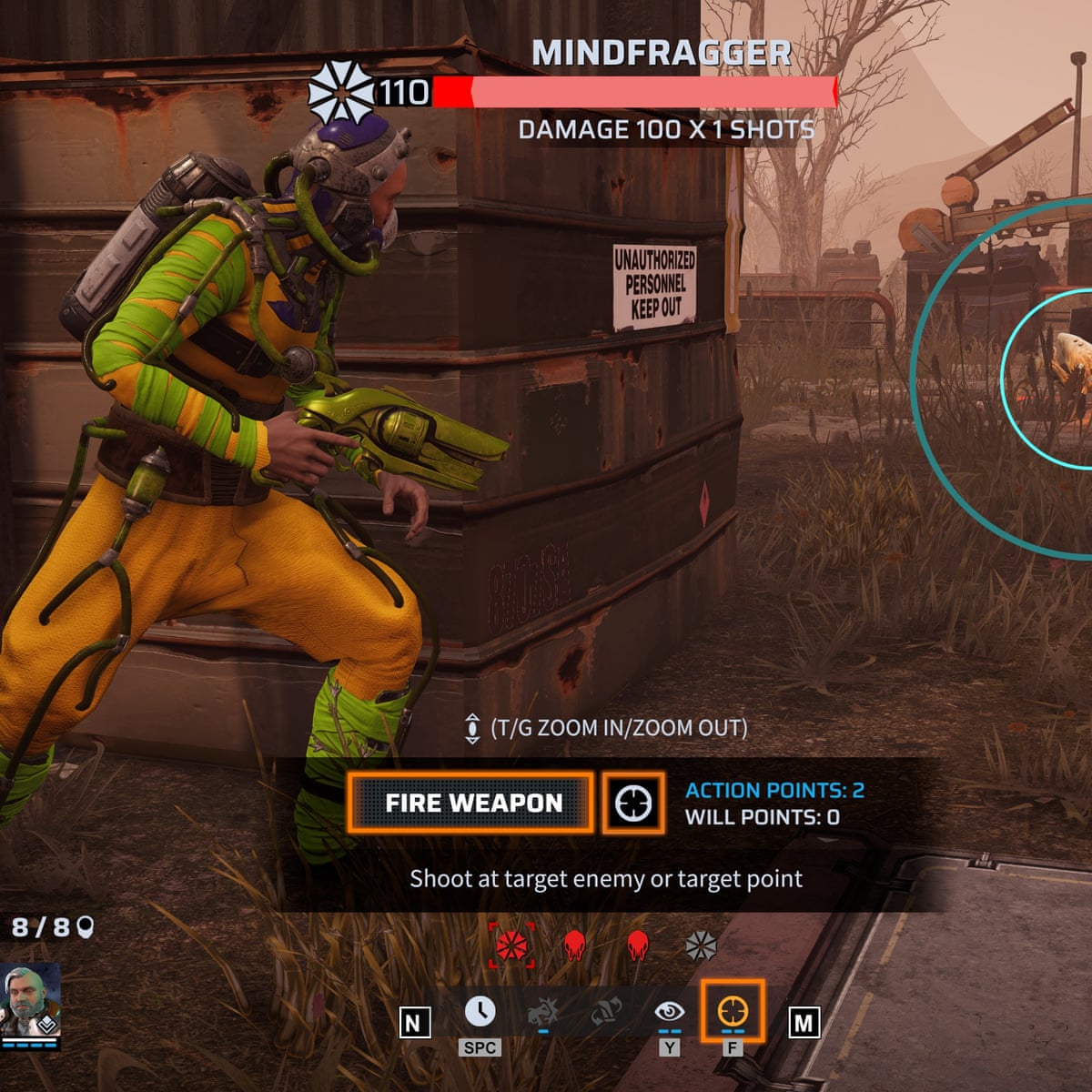Select the orange-highlighted crosshair ability

click(733, 1011)
